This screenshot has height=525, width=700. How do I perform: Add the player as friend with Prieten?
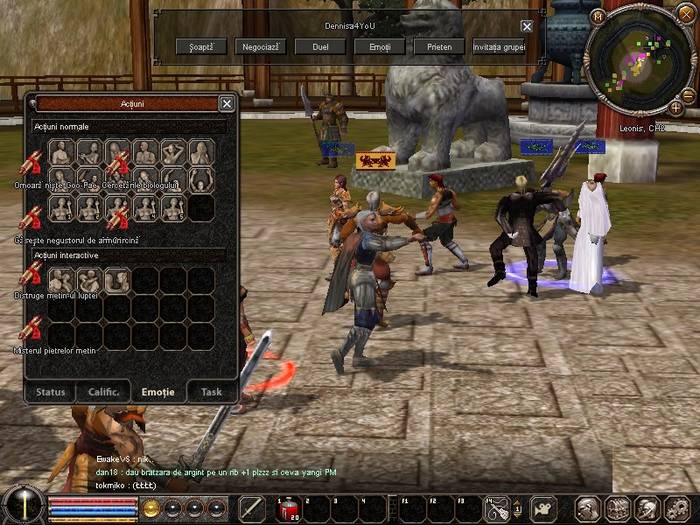point(440,46)
